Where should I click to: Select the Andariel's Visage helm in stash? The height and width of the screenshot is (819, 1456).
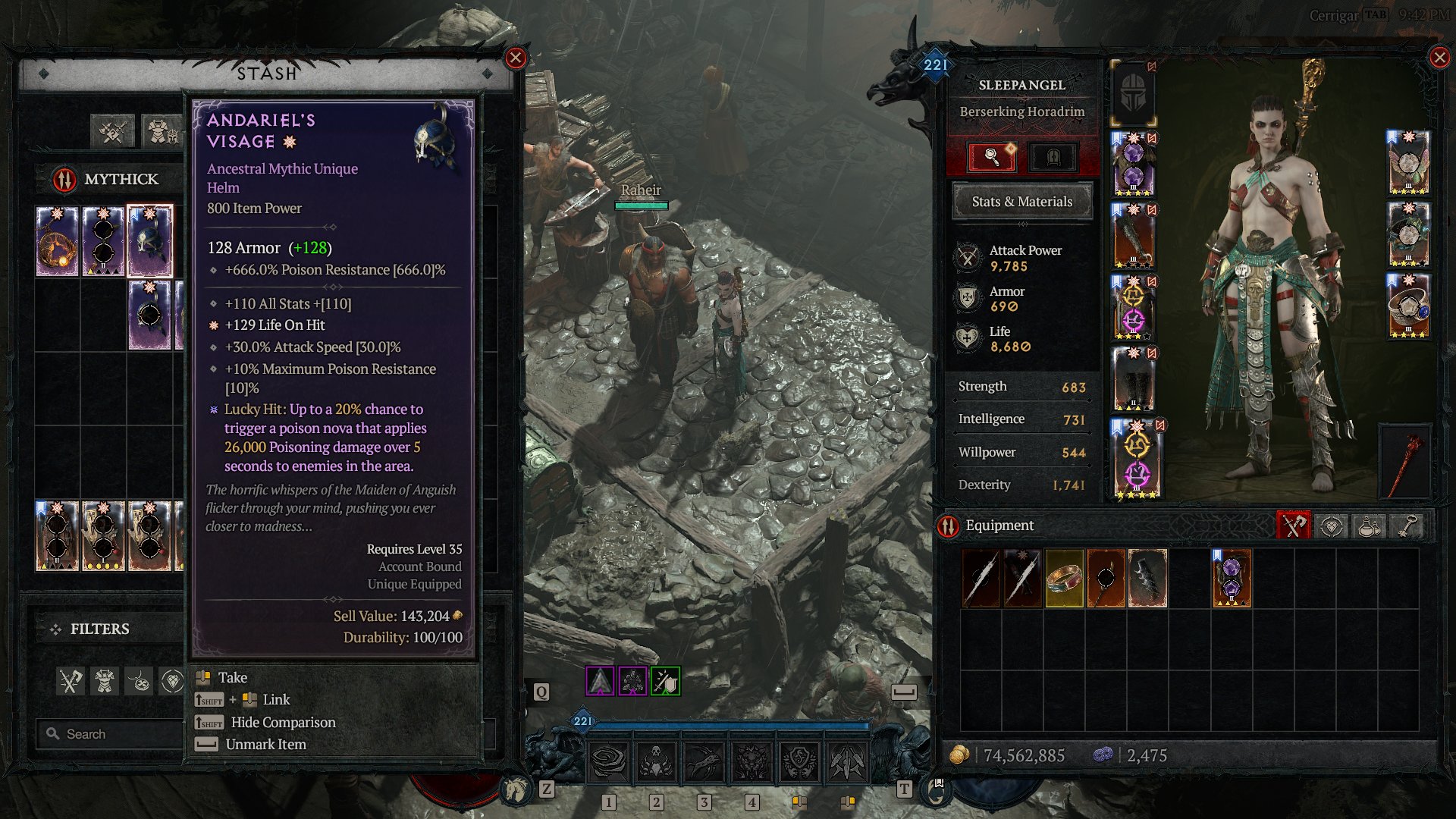[x=150, y=241]
